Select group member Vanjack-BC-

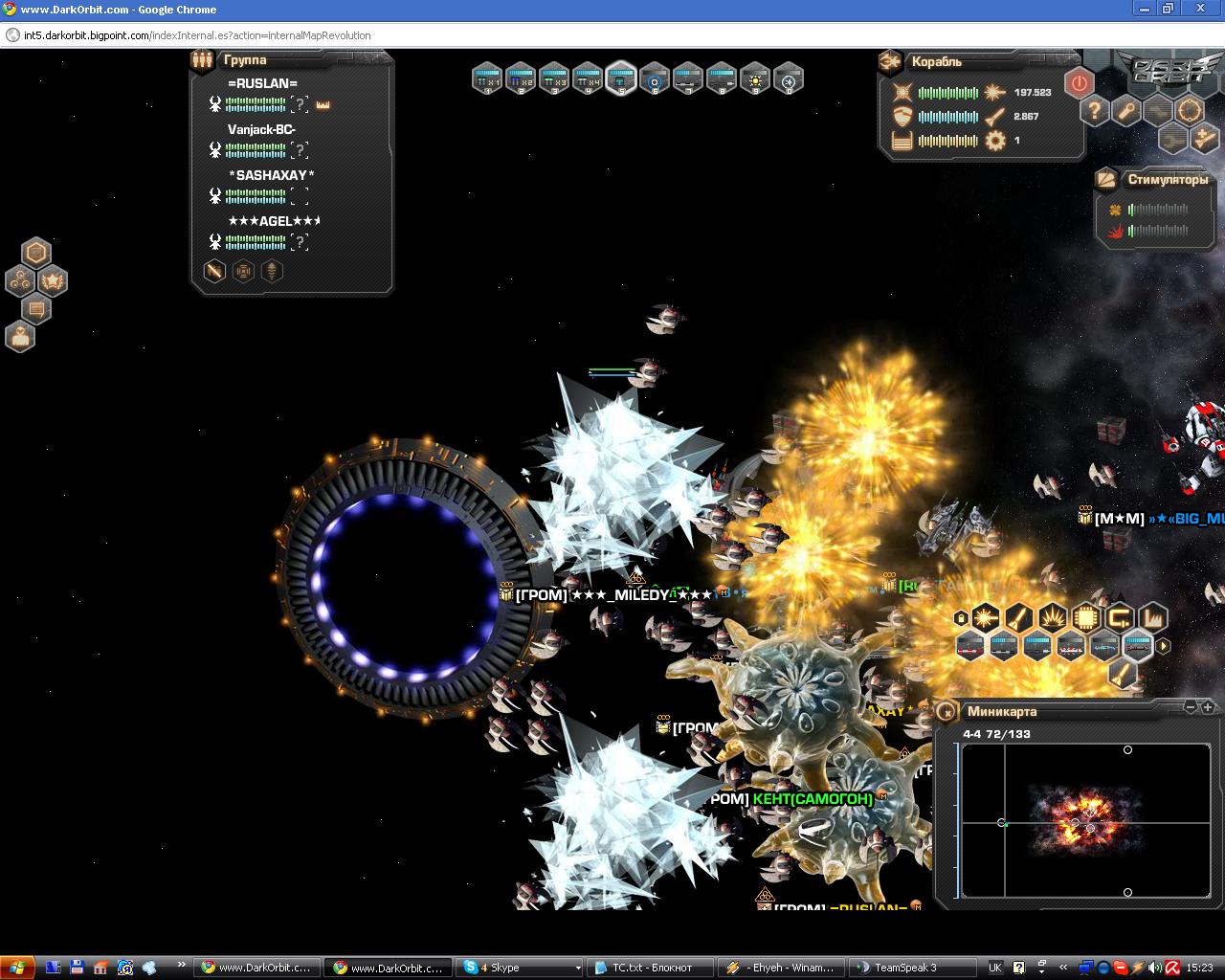click(x=261, y=129)
